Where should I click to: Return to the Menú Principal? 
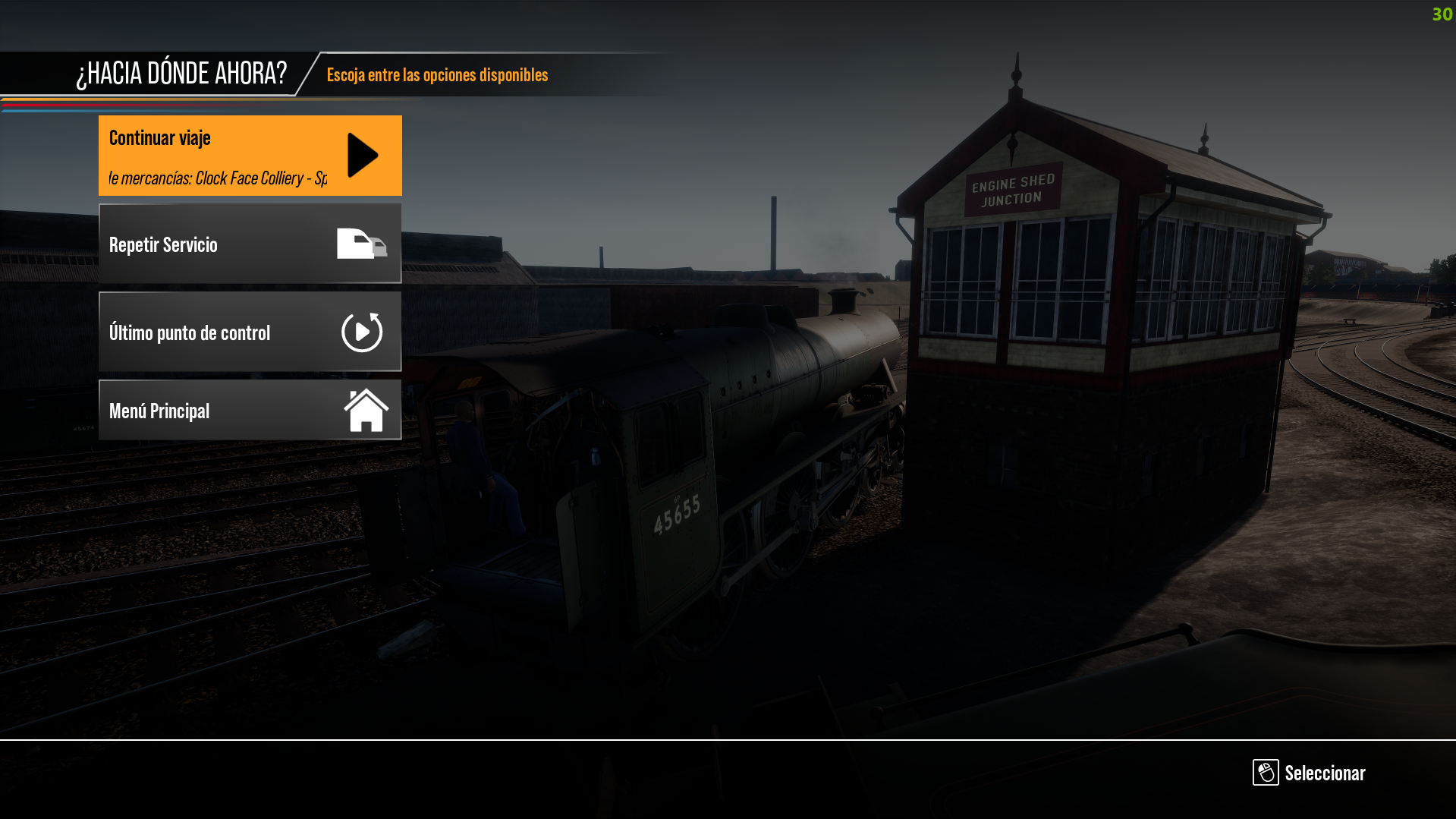tap(250, 410)
